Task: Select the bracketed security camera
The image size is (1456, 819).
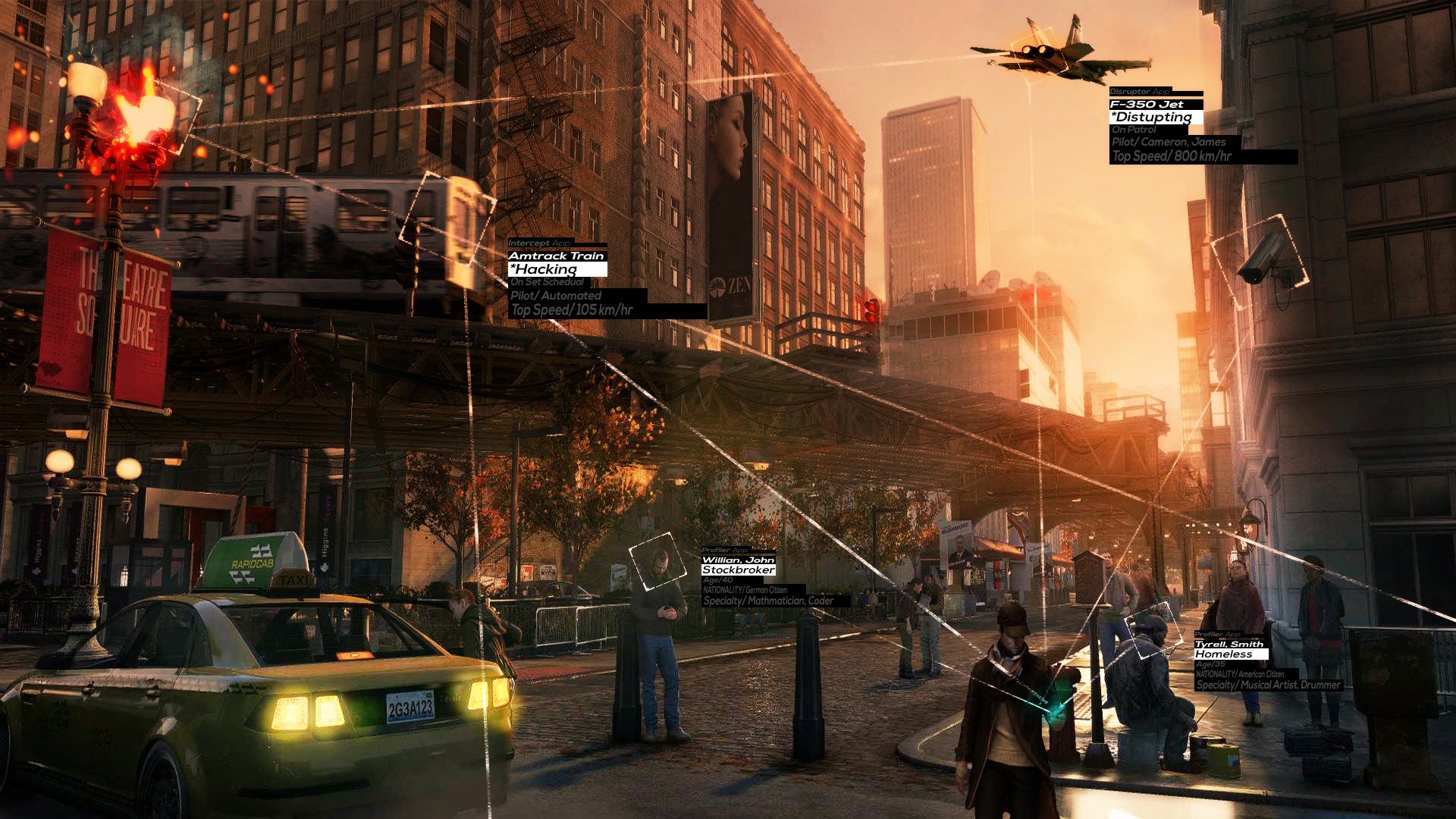Action: tap(1260, 259)
